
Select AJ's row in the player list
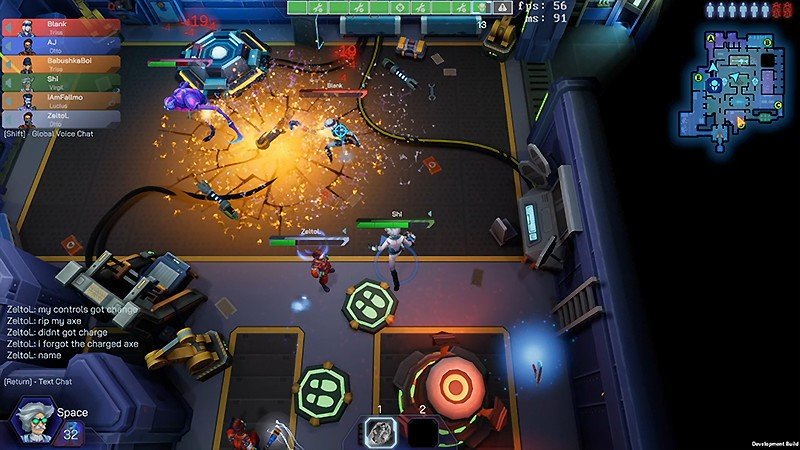point(60,43)
